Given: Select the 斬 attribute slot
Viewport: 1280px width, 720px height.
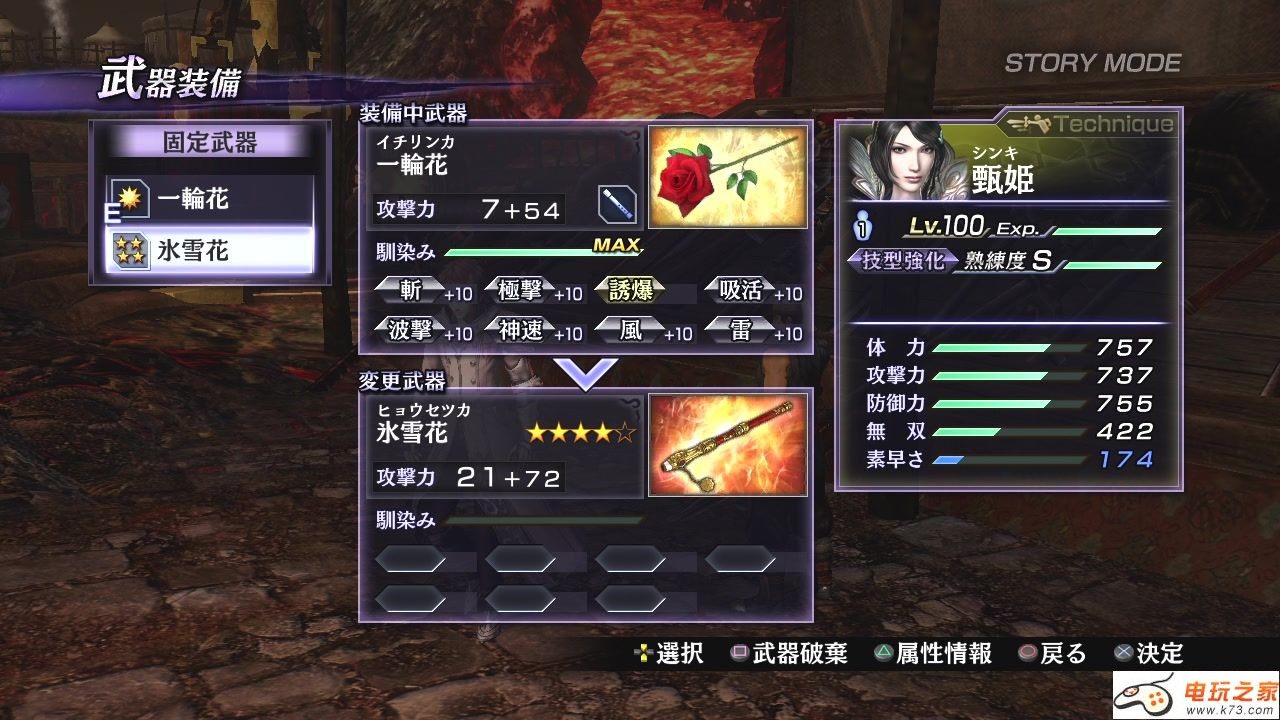Looking at the screenshot, I should (412, 291).
